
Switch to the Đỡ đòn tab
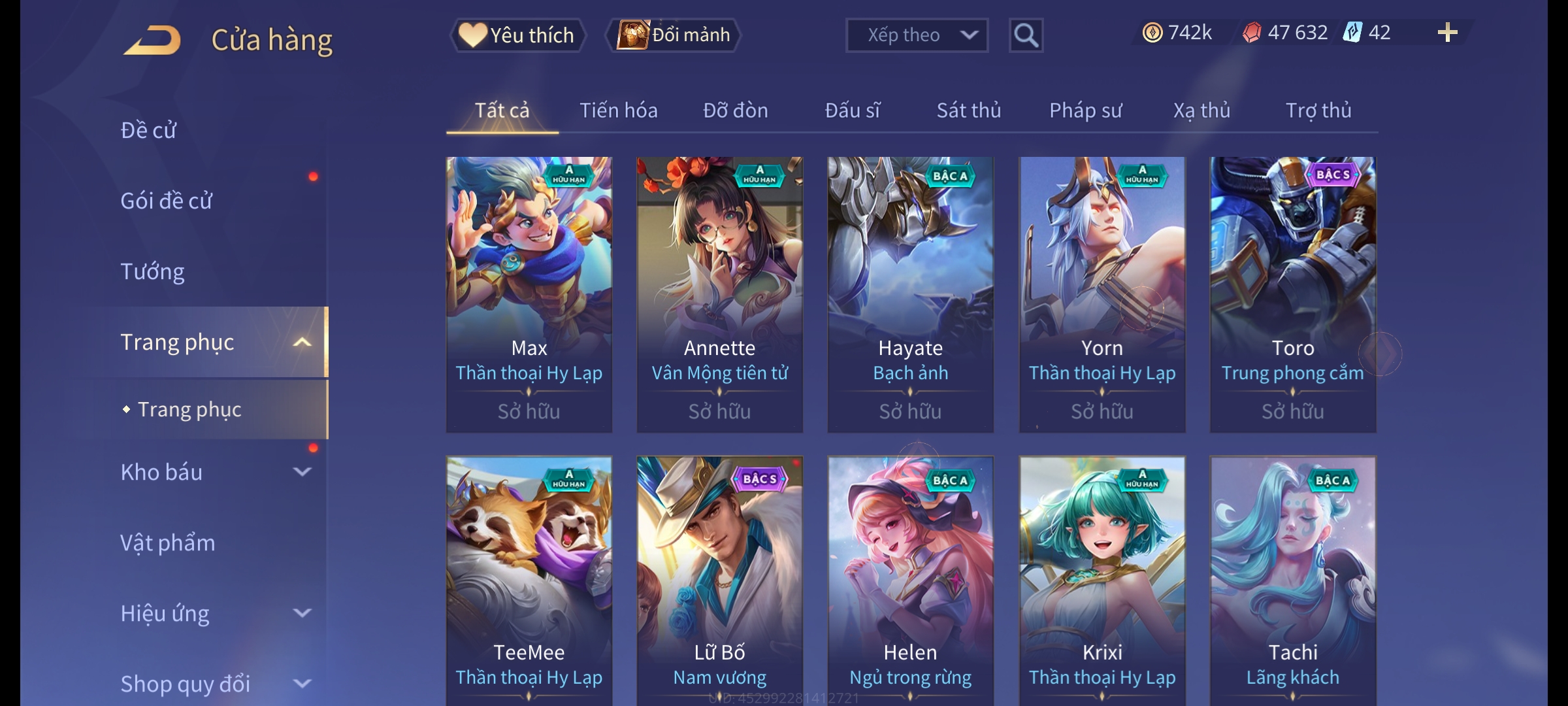pos(735,110)
